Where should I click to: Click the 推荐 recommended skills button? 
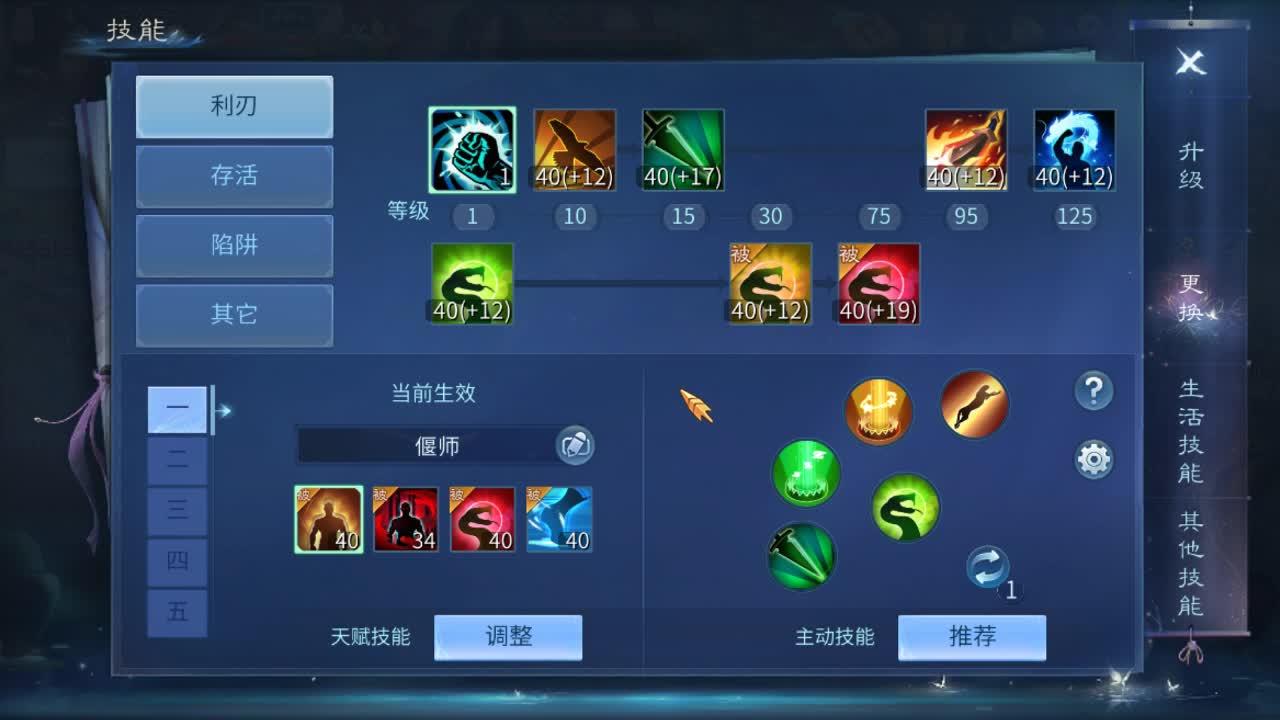(971, 637)
